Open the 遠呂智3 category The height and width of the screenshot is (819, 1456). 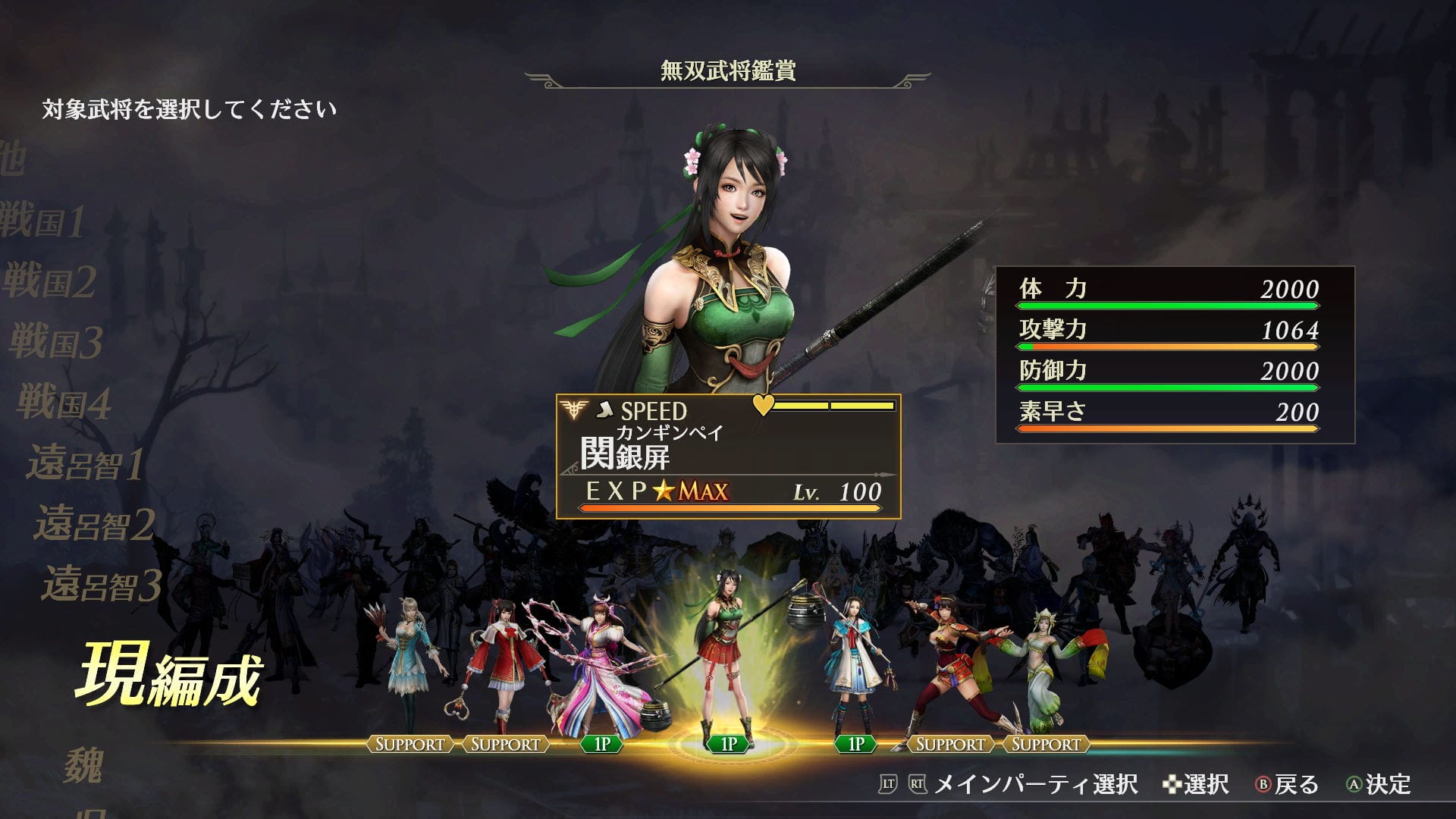point(102,585)
